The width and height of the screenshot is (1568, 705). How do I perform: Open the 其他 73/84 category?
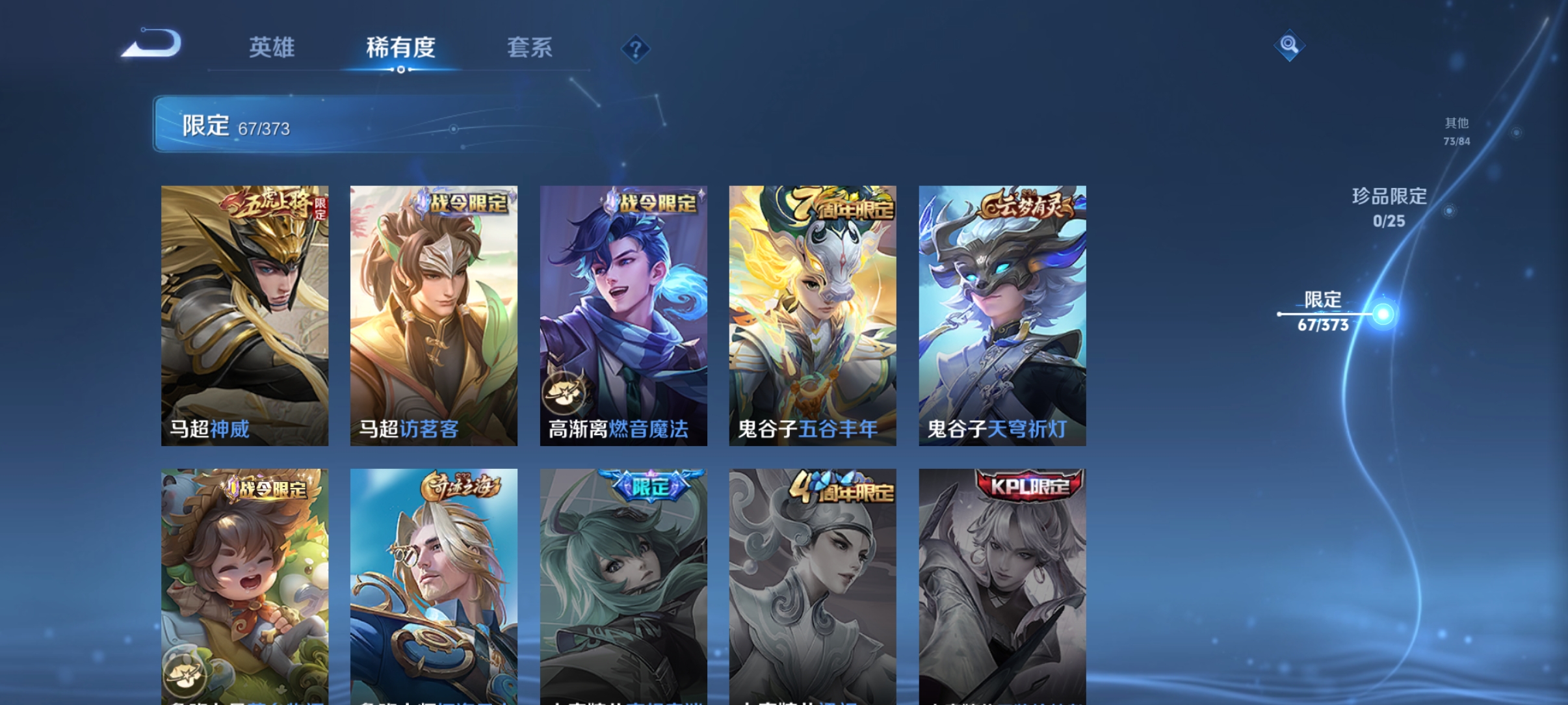1456,130
